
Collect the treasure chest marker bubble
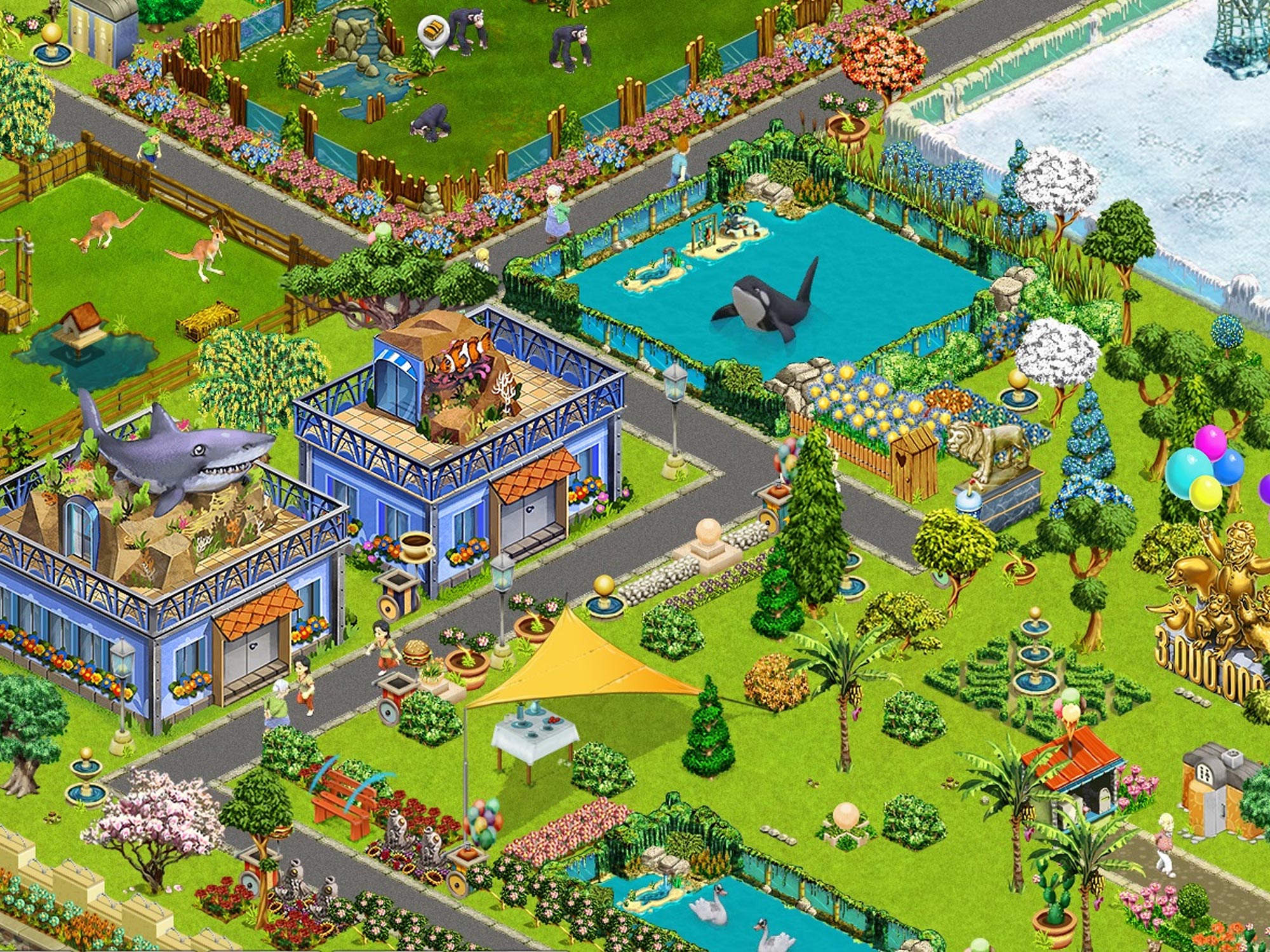point(432,29)
